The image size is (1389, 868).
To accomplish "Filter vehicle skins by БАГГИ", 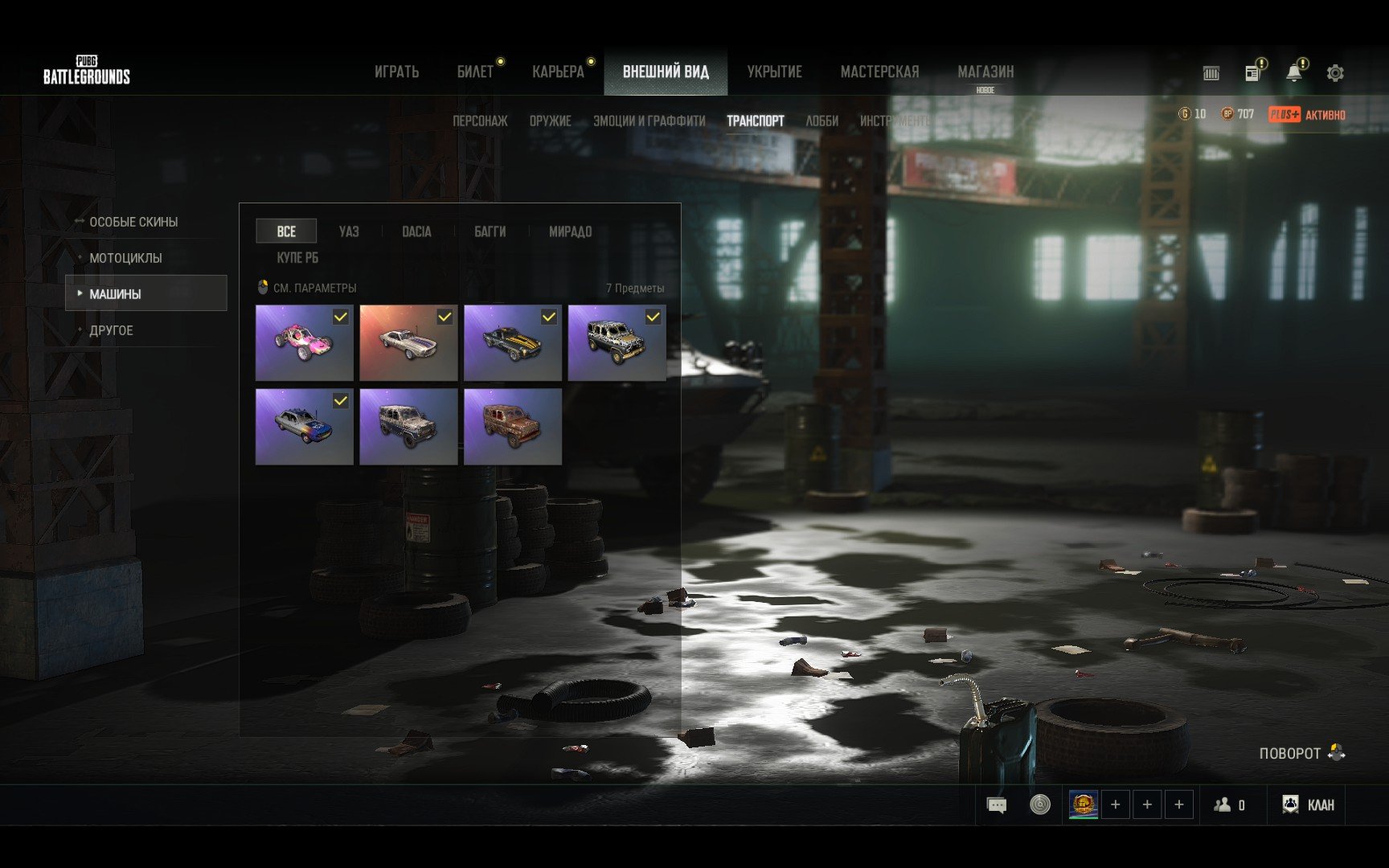I will (490, 231).
